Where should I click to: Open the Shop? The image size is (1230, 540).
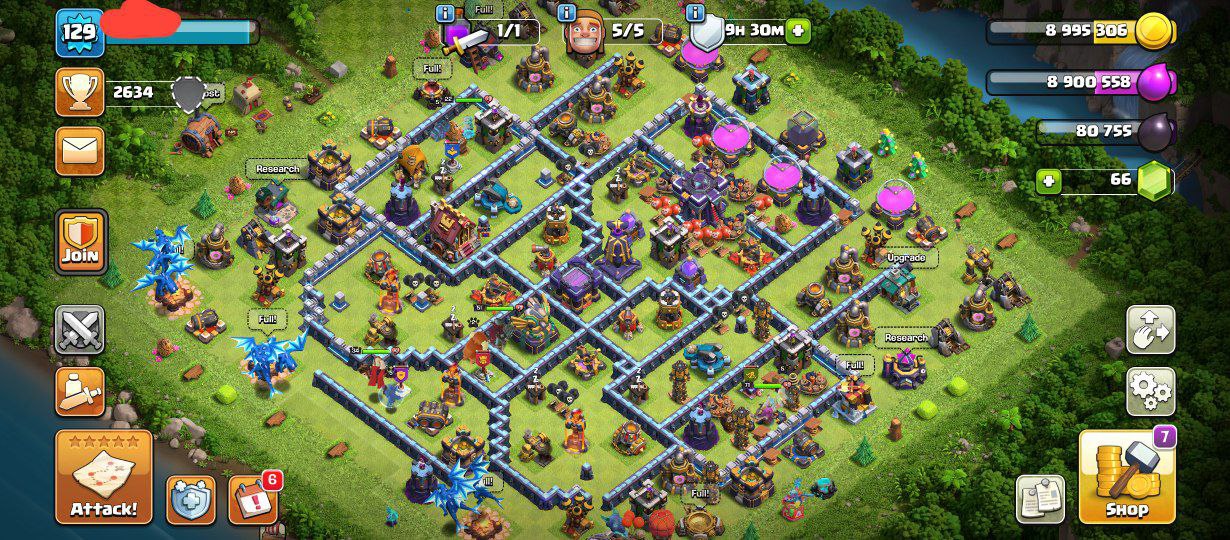[x=1127, y=477]
